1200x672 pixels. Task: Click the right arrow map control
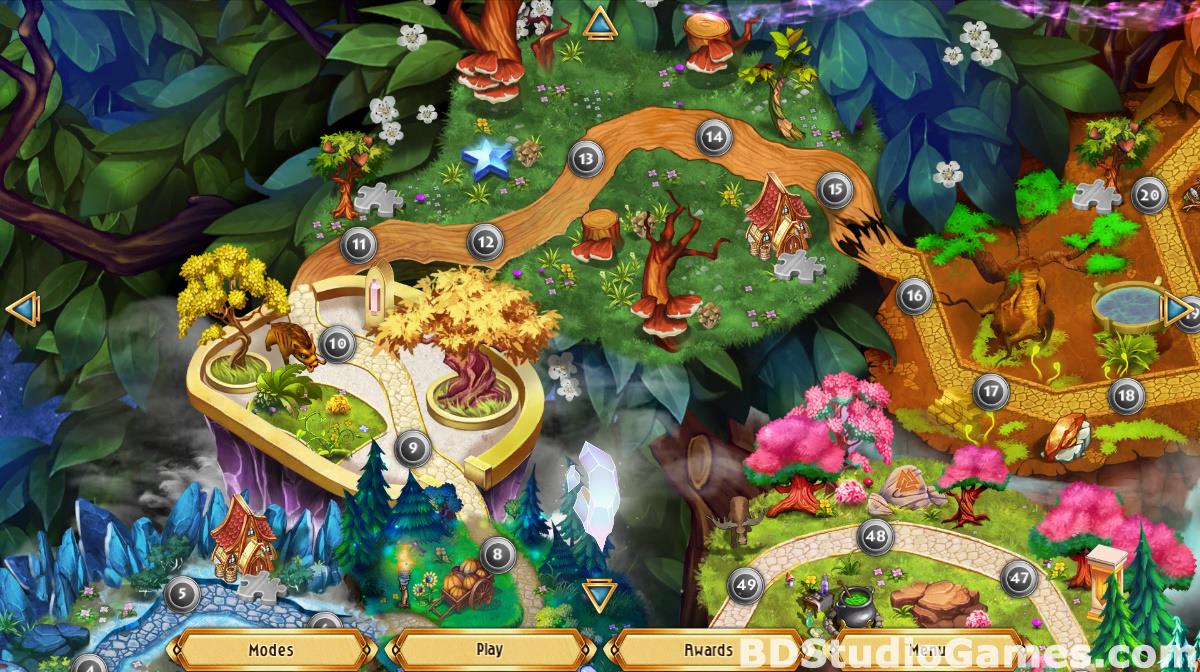(1177, 310)
